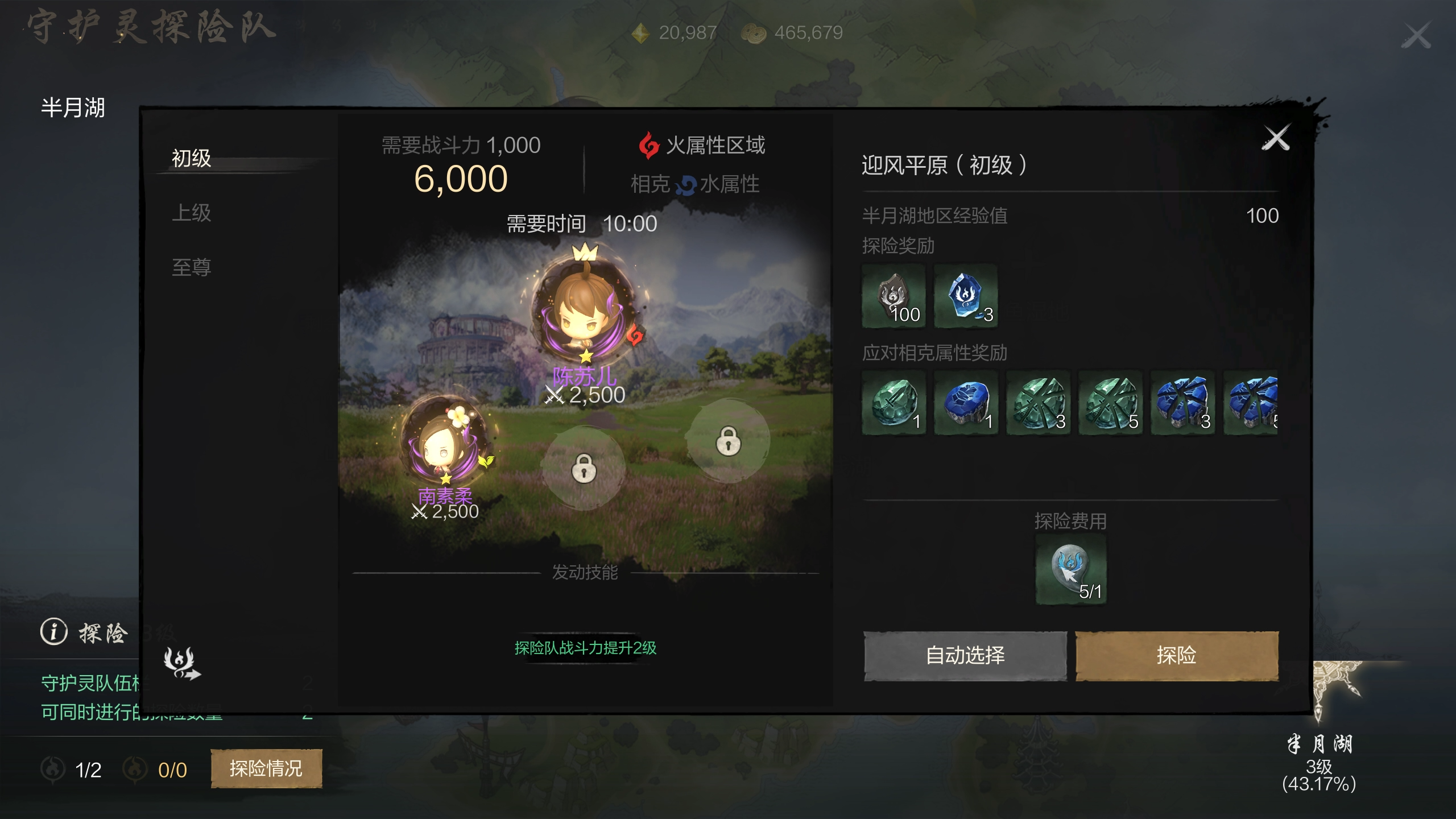Screen dimensions: 1456x819
Task: Start the expedition with 探险 button
Action: 1175,655
